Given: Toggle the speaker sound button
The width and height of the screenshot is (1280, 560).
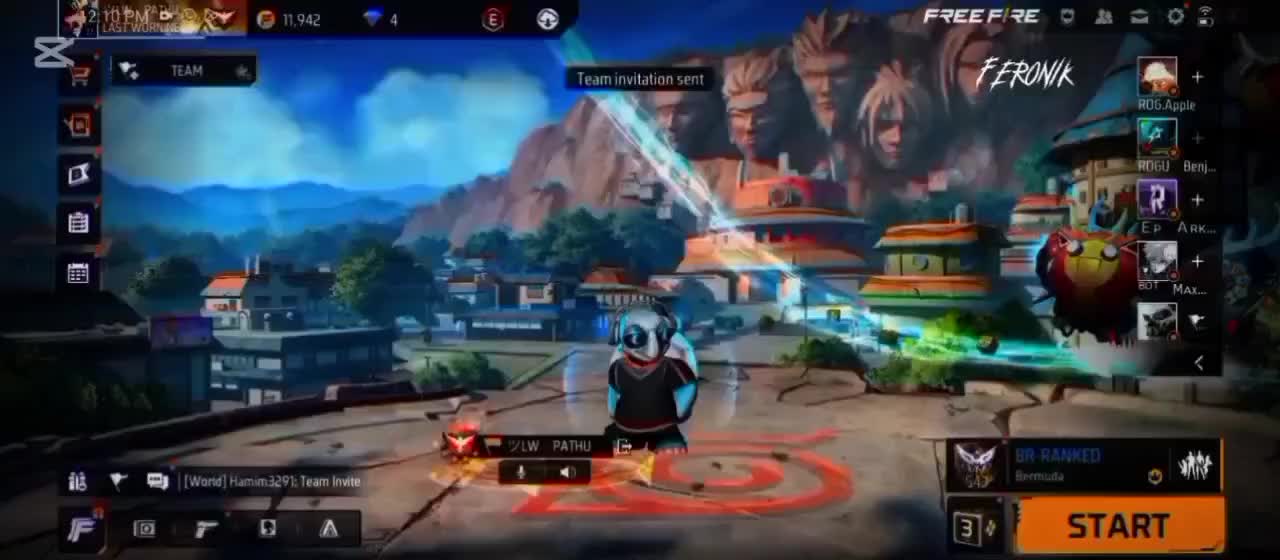Looking at the screenshot, I should point(567,472).
